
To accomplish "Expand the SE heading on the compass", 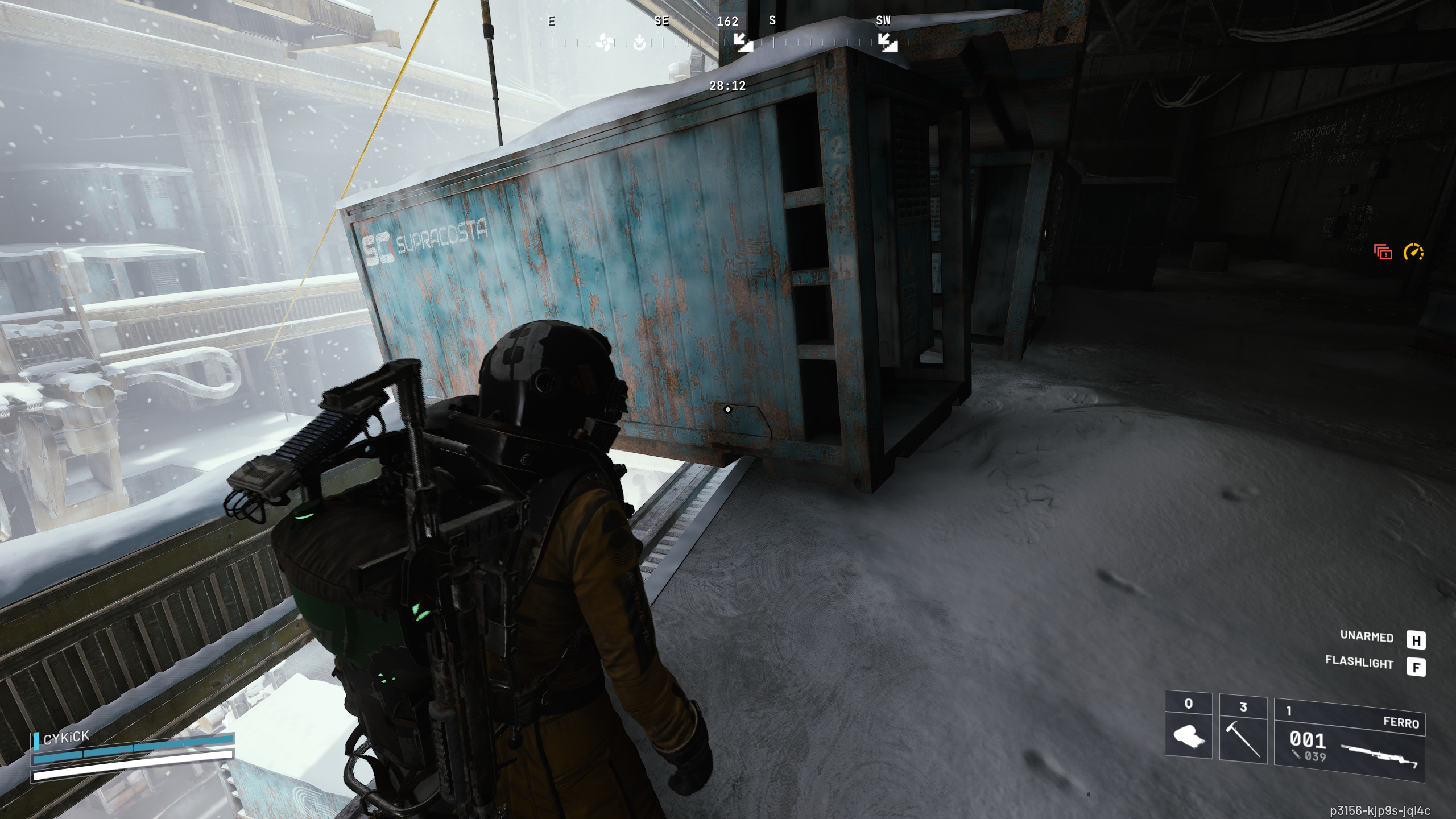I will 661,22.
